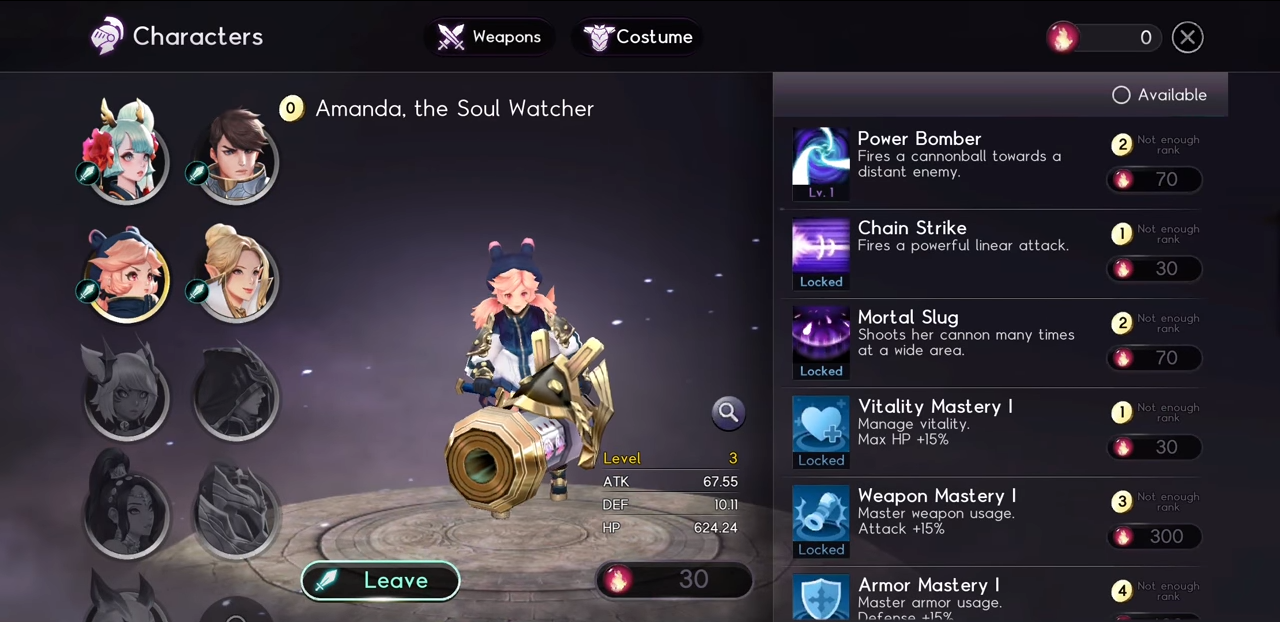Viewport: 1280px width, 622px height.
Task: Select the locked armored helmet character portrait
Action: click(x=236, y=510)
